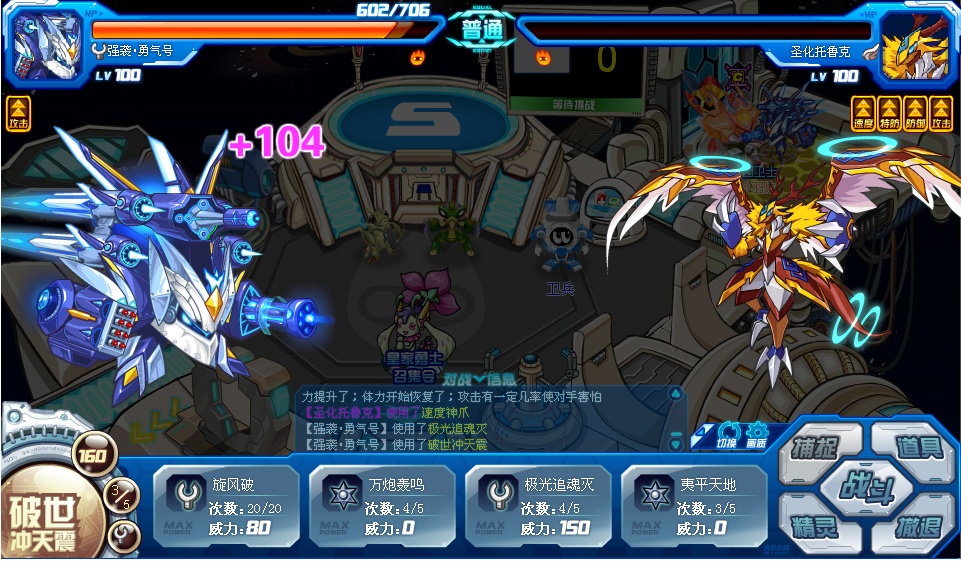Click the 捕捉 capture button

click(813, 447)
